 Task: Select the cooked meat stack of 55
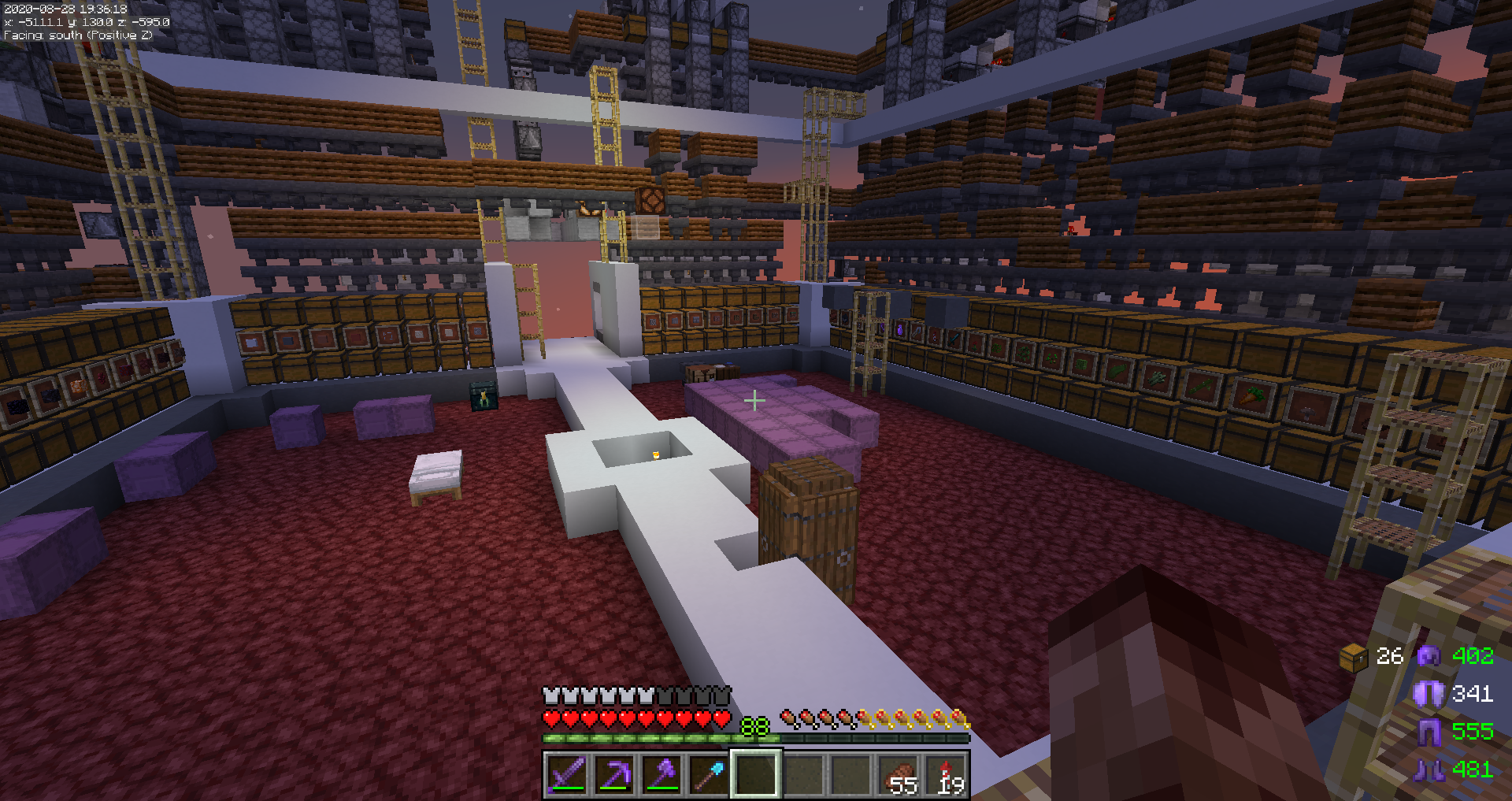point(899,774)
